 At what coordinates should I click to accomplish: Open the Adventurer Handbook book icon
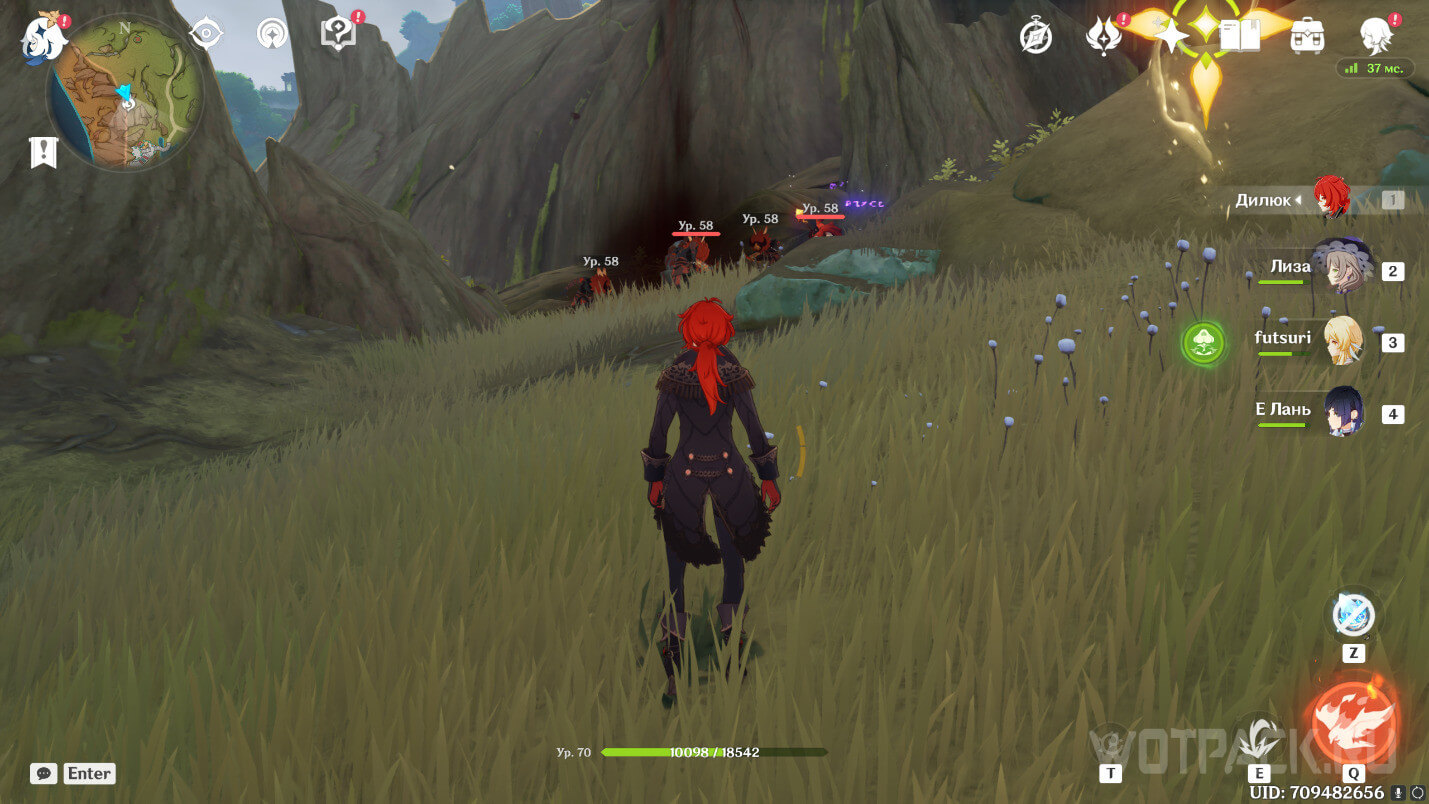(1239, 36)
